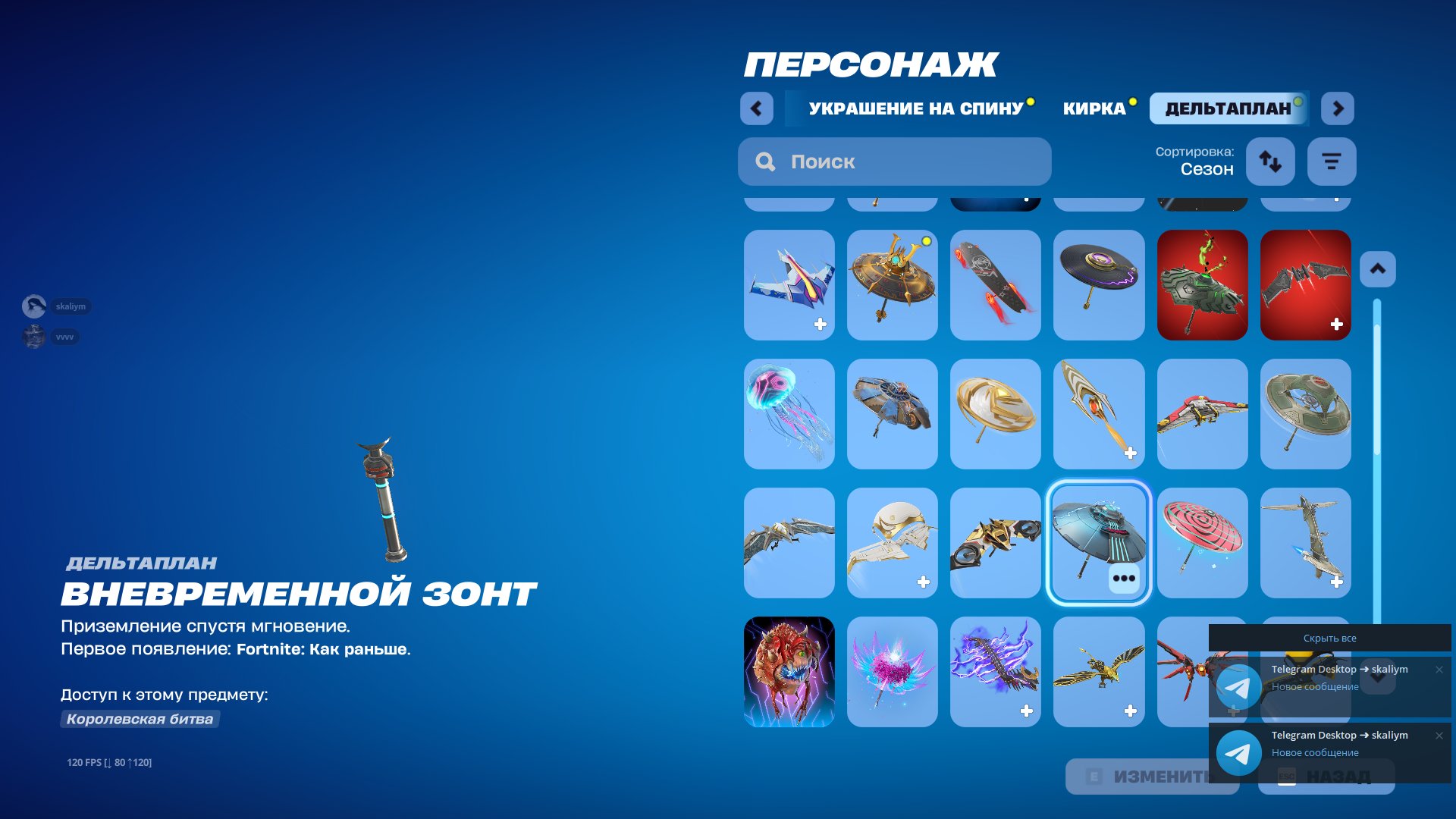The width and height of the screenshot is (1456, 819).
Task: Open the Сезон sorting dropdown
Action: coord(1206,168)
